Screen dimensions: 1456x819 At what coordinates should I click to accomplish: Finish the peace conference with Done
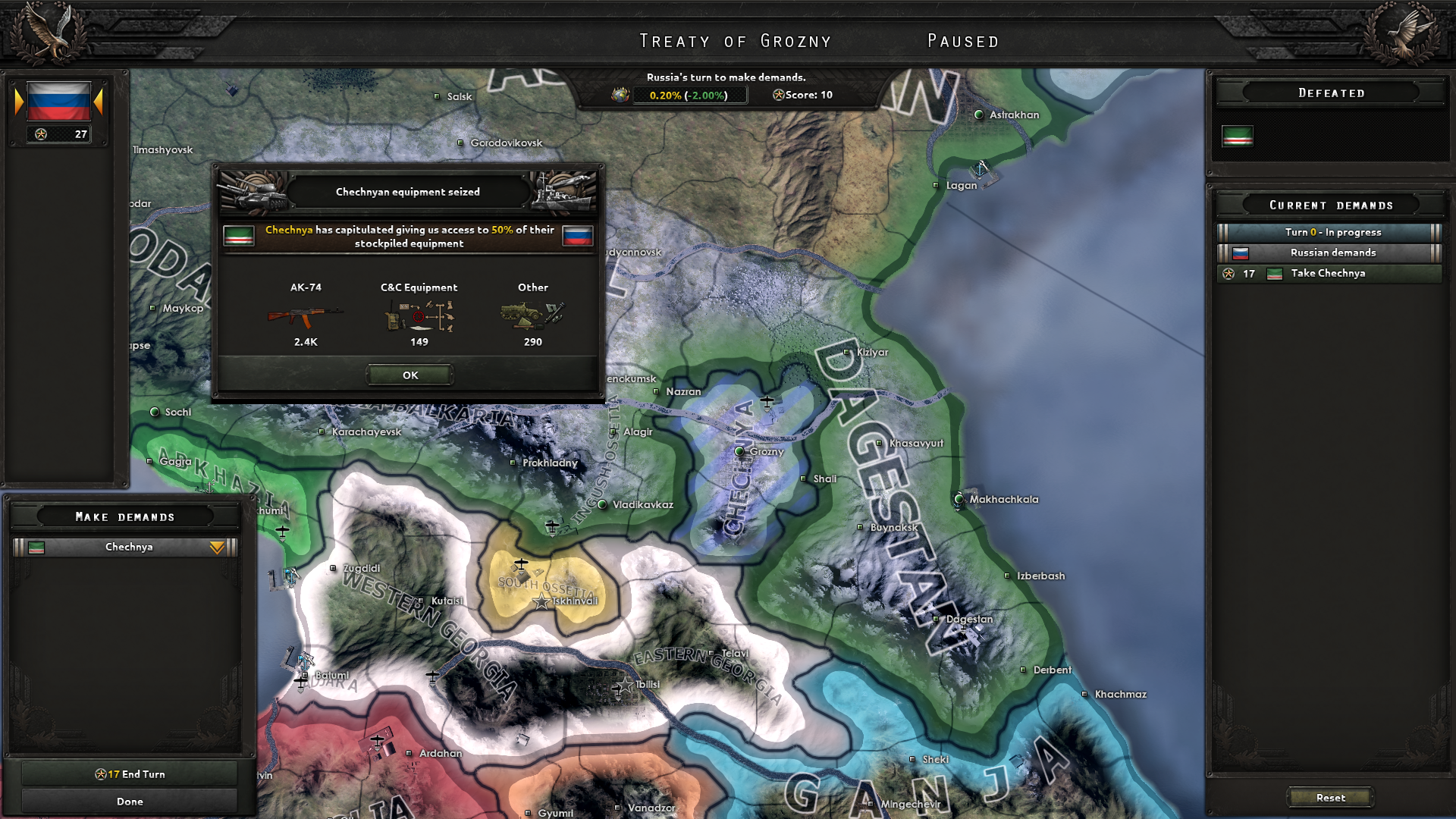point(130,802)
